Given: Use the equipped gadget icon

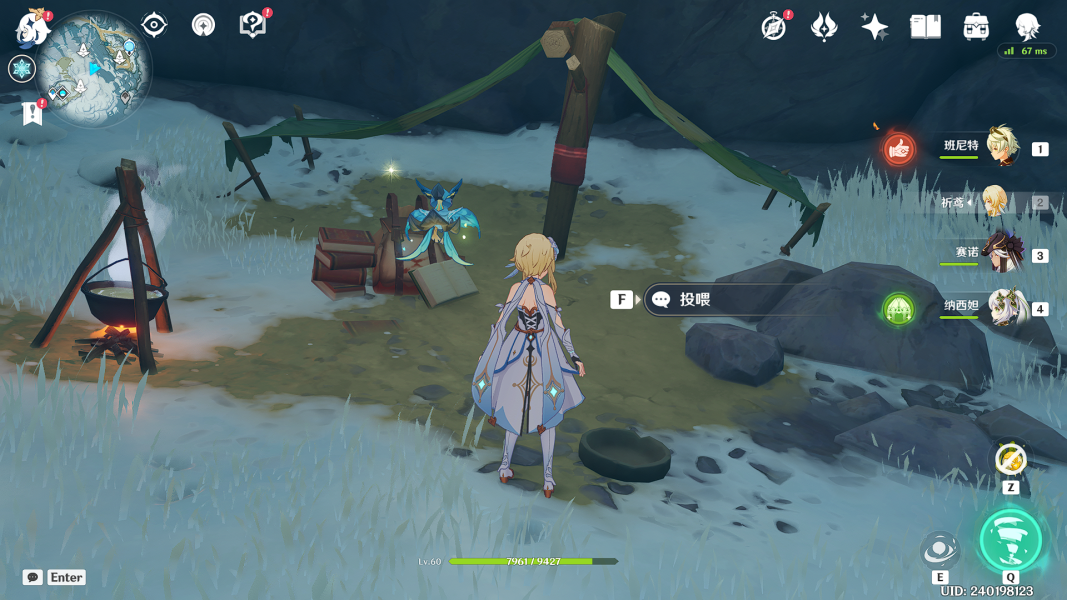Looking at the screenshot, I should [1011, 460].
